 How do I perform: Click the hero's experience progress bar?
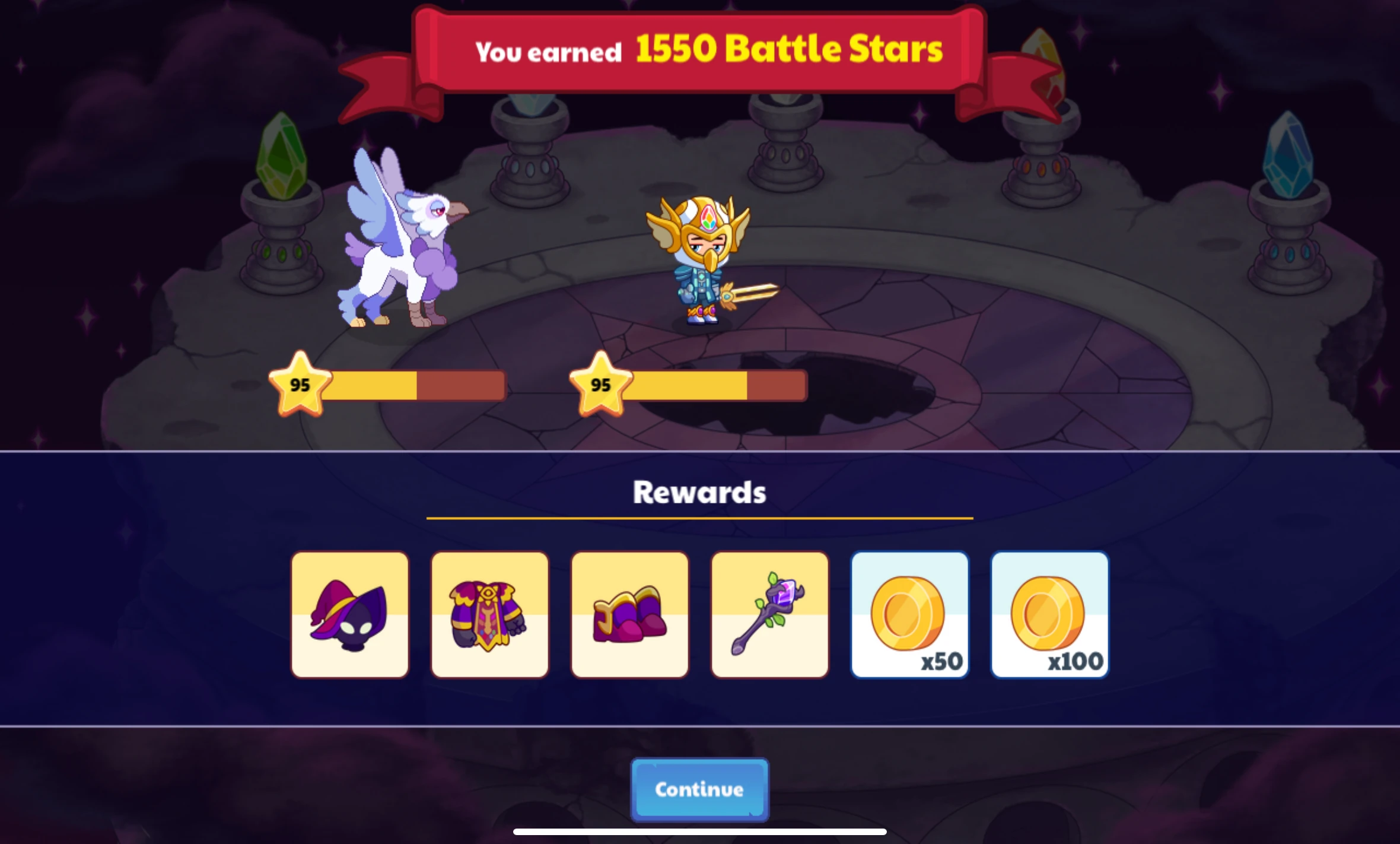click(718, 386)
